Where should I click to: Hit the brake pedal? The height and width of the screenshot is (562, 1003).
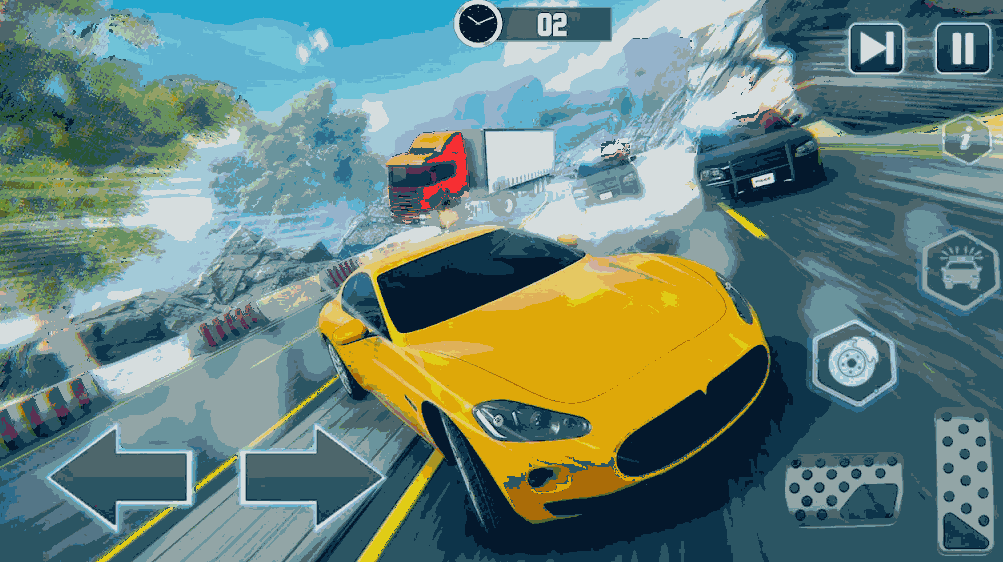(x=842, y=489)
